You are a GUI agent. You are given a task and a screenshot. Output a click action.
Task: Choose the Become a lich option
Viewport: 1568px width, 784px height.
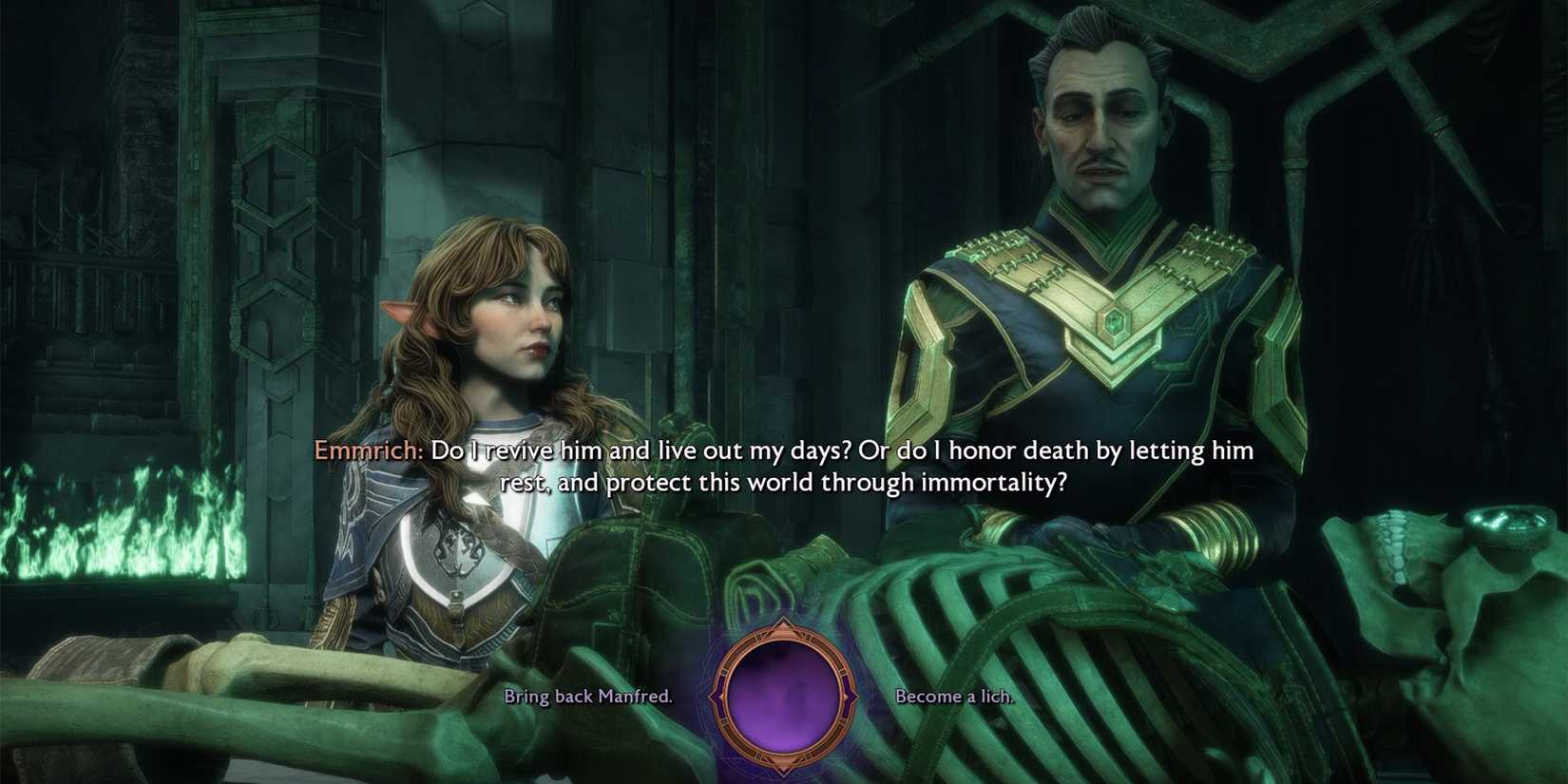coord(954,697)
